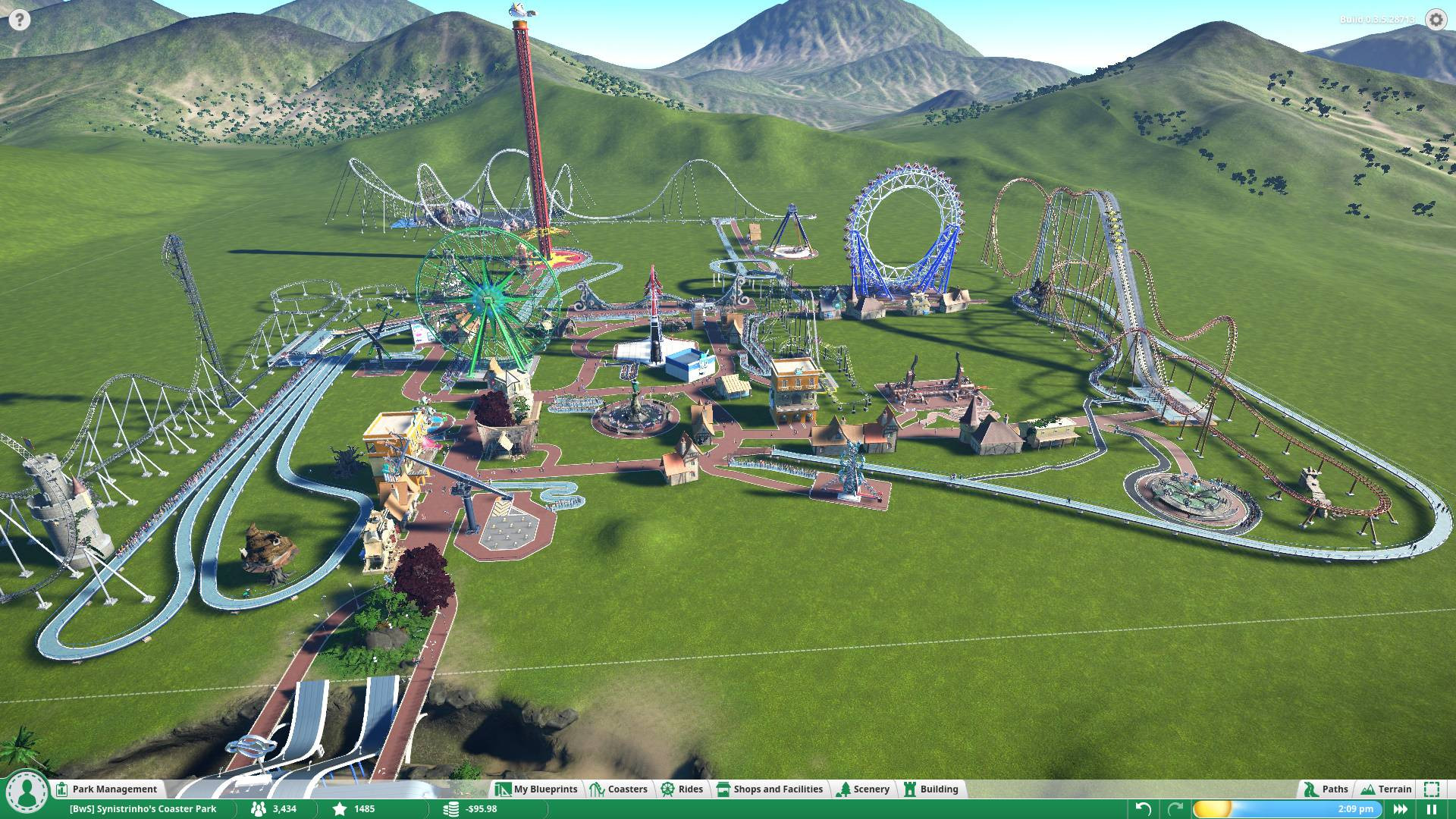This screenshot has height=819, width=1456.
Task: Open park finances coin stack
Action: click(x=472, y=809)
